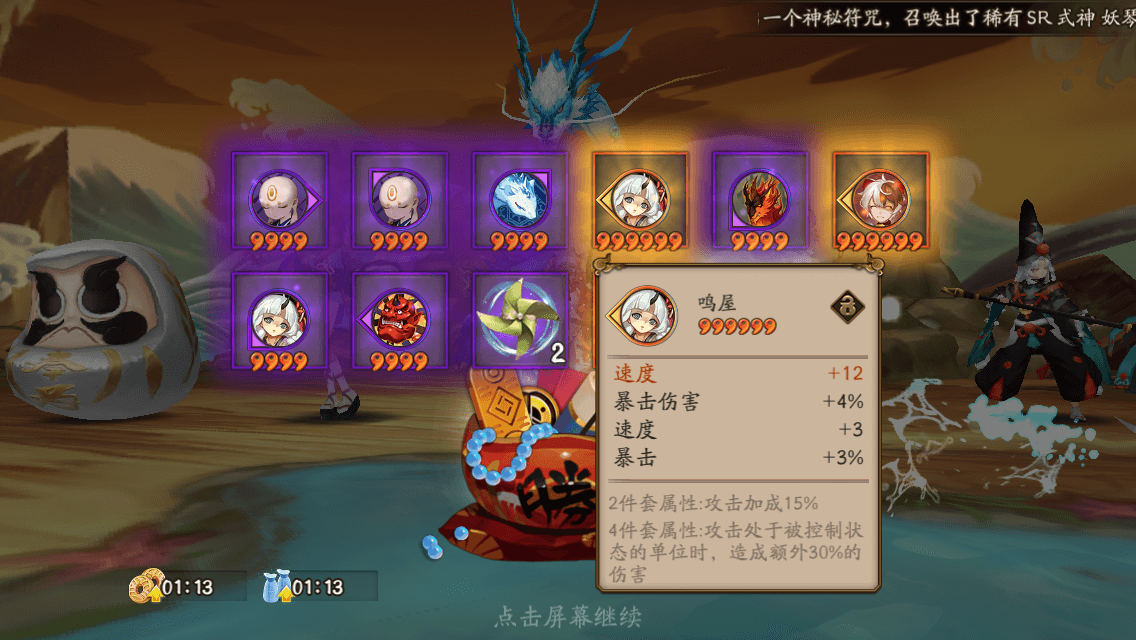Open the gold coin bonus buff icon
The height and width of the screenshot is (640, 1136).
tap(145, 587)
